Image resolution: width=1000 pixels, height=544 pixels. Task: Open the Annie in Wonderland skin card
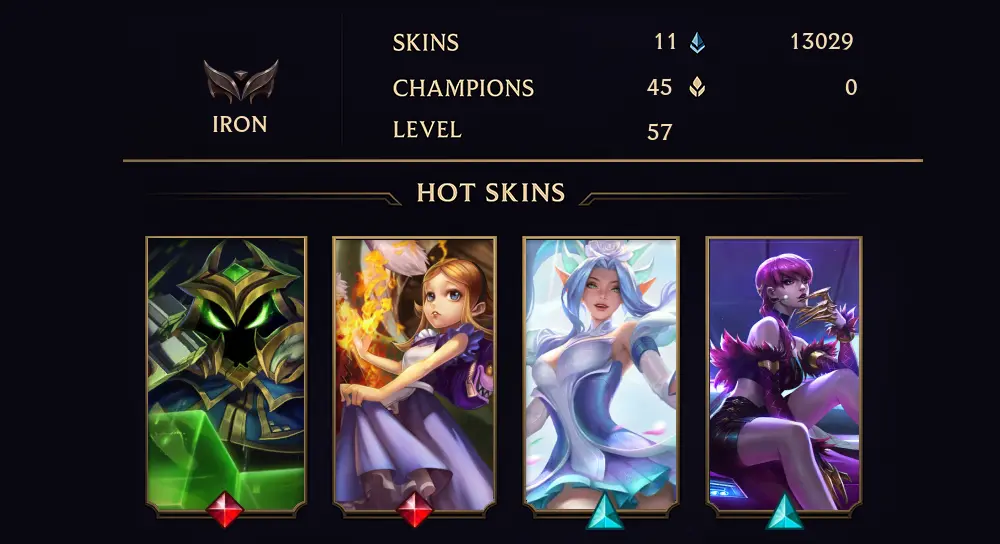tap(413, 375)
